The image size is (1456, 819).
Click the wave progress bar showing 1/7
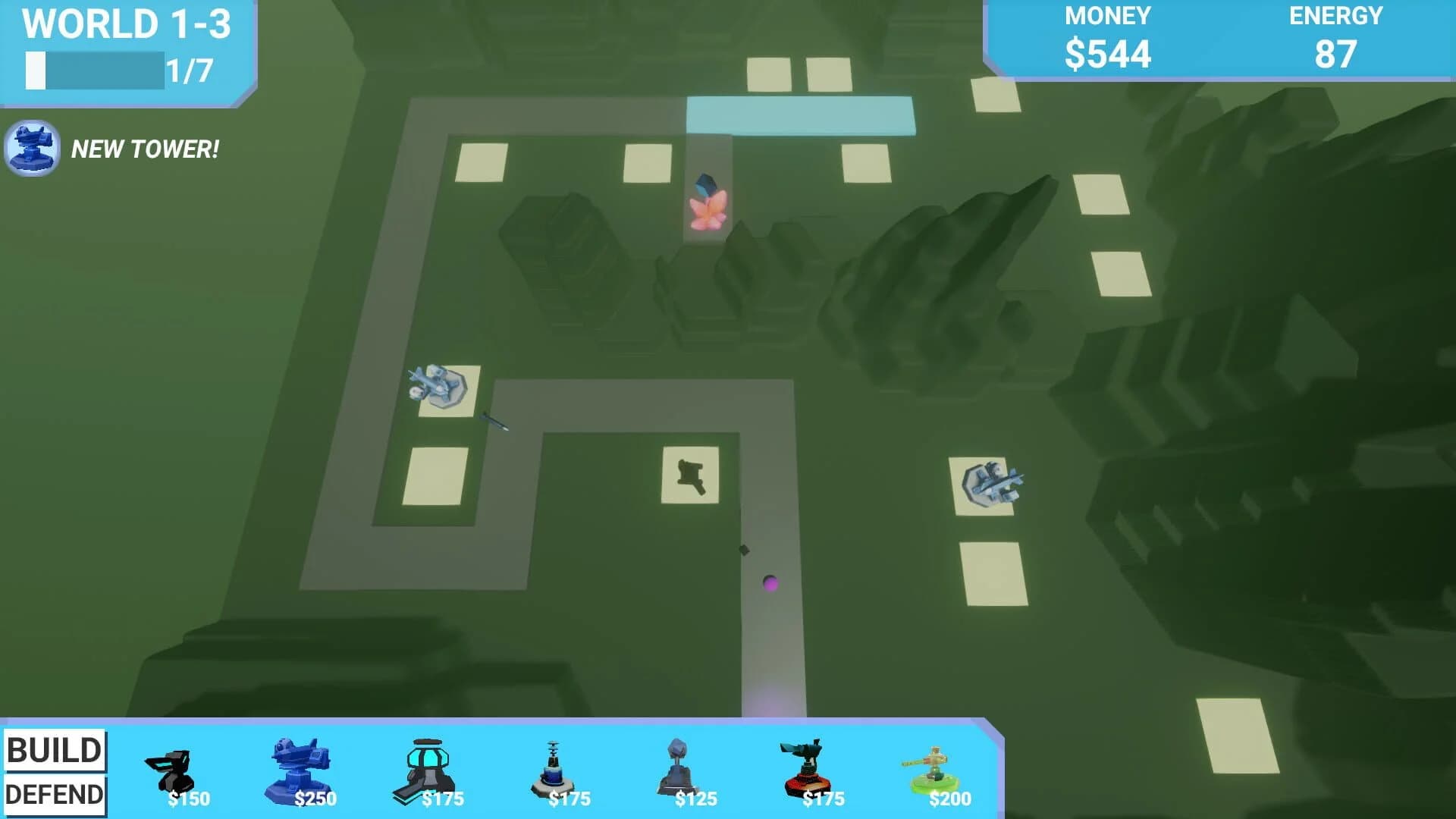(95, 68)
